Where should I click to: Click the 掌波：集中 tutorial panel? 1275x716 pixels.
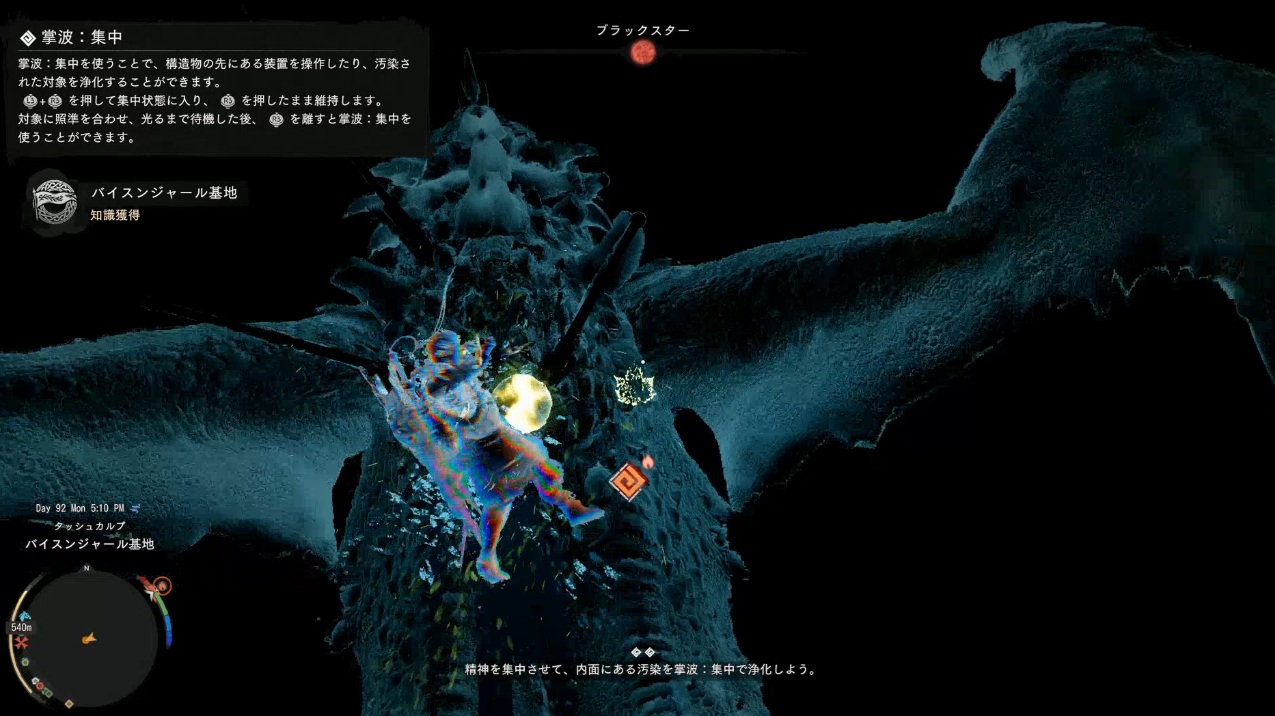[x=217, y=90]
